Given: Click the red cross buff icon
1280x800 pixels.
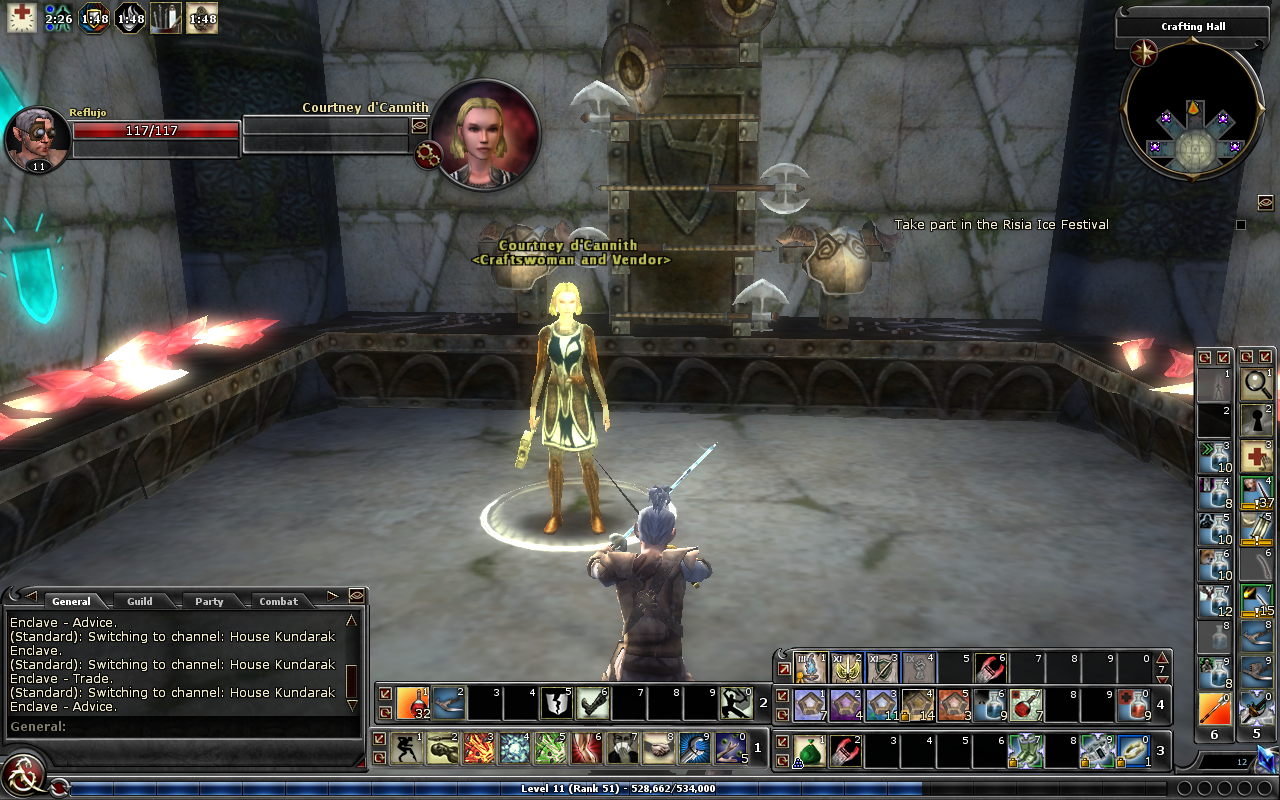Looking at the screenshot, I should pyautogui.click(x=22, y=17).
